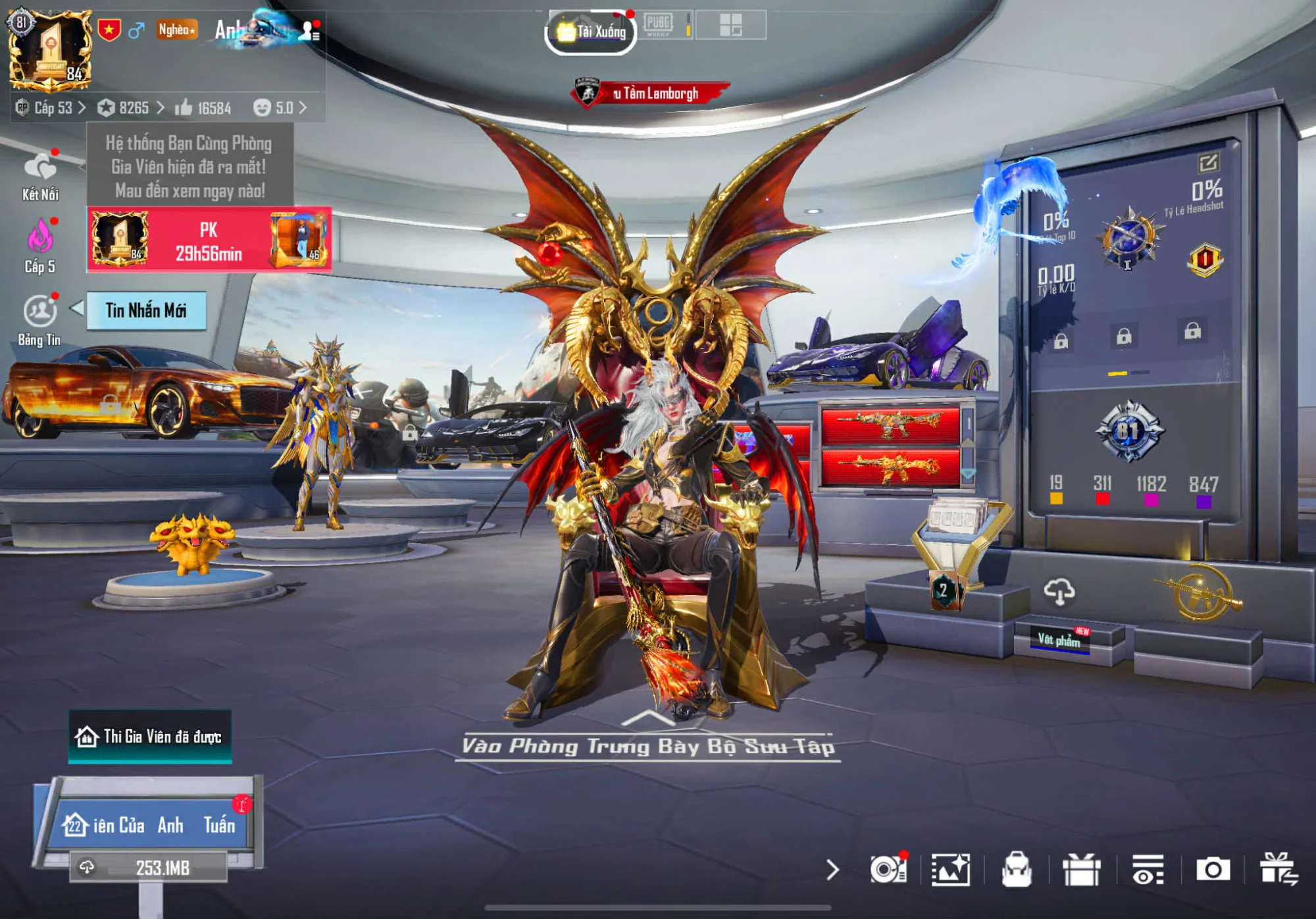Open the Cấp 5 flame icon
This screenshot has width=1316, height=919.
[x=39, y=246]
